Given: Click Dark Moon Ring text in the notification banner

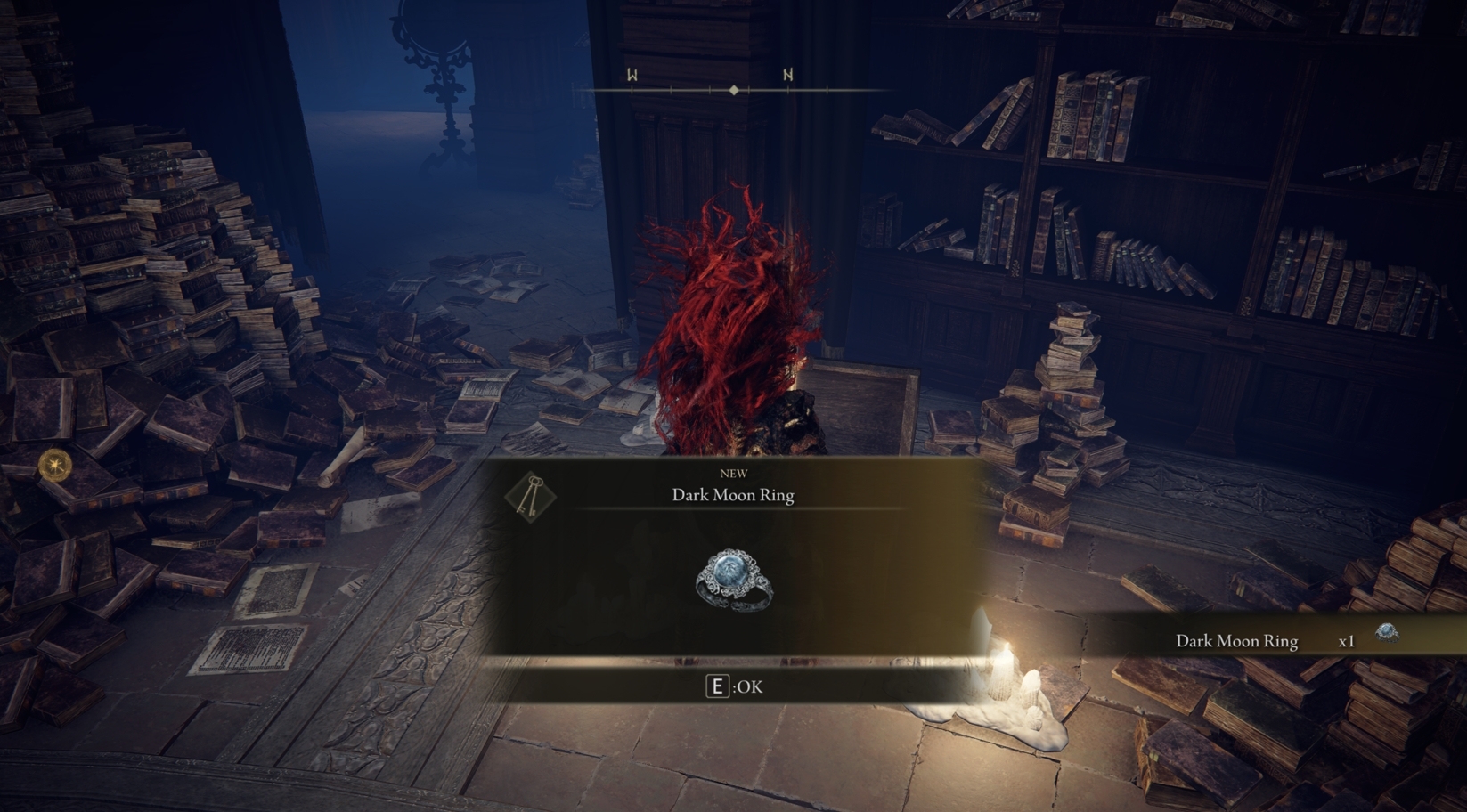Looking at the screenshot, I should pyautogui.click(x=1238, y=640).
